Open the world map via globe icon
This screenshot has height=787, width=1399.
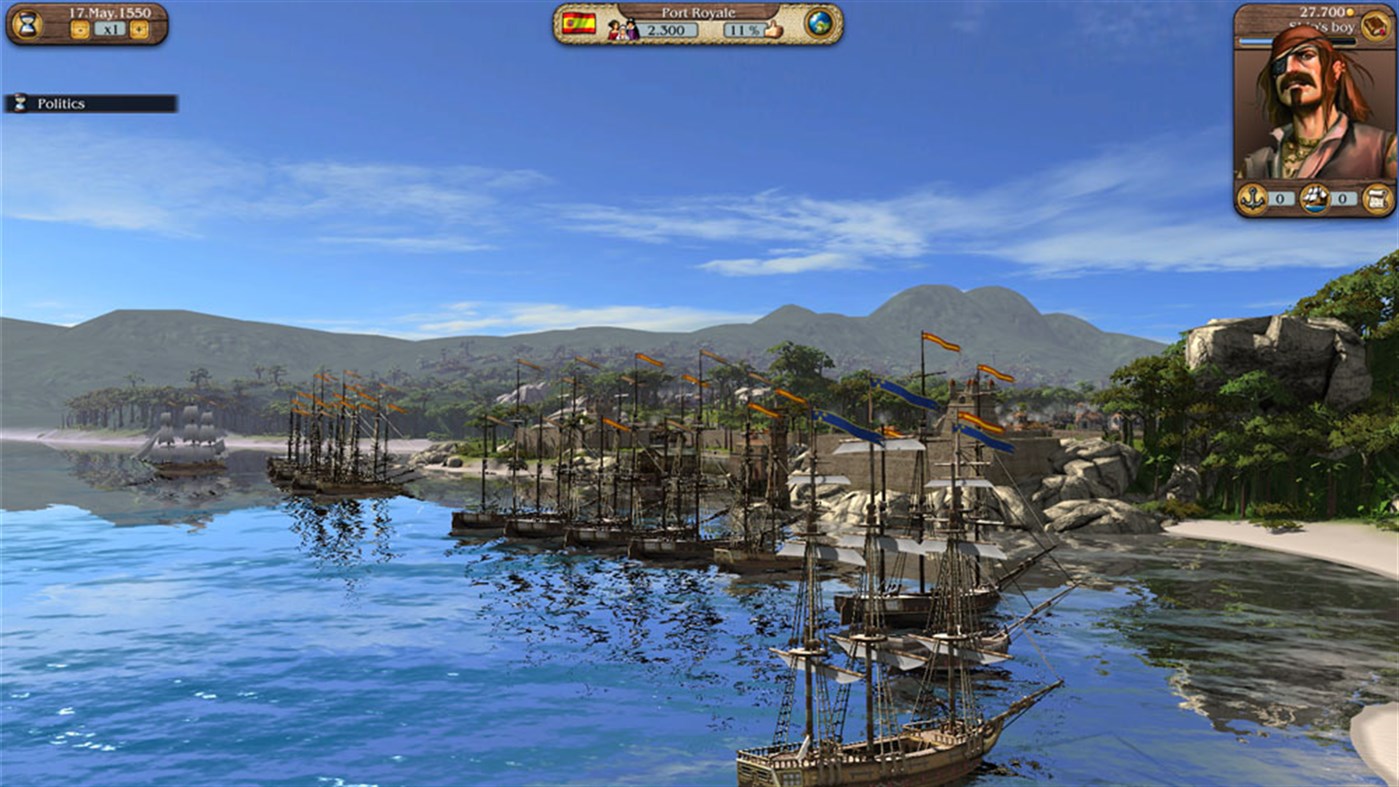(x=817, y=24)
